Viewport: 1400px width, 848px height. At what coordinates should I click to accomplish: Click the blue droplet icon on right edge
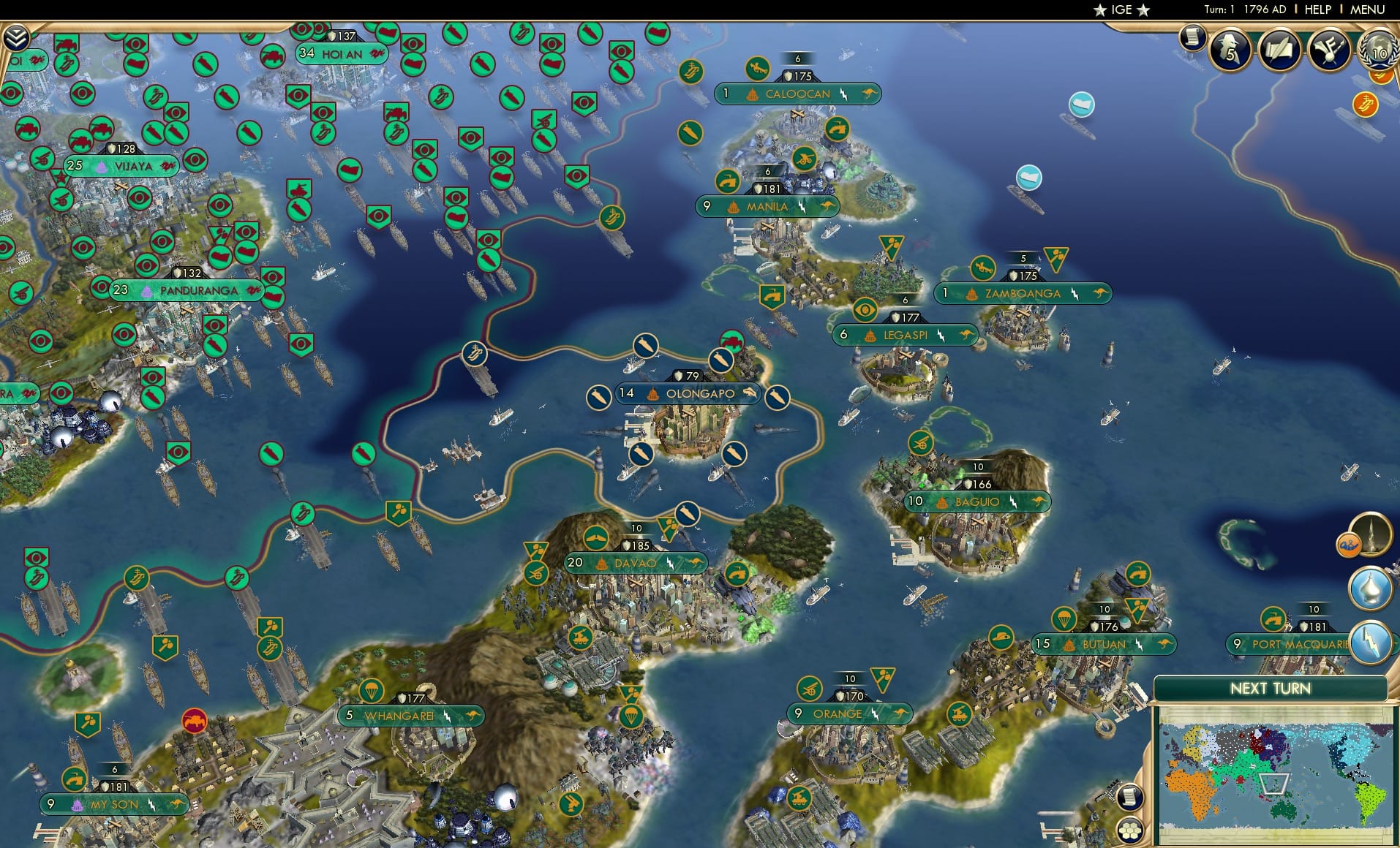(x=1370, y=586)
